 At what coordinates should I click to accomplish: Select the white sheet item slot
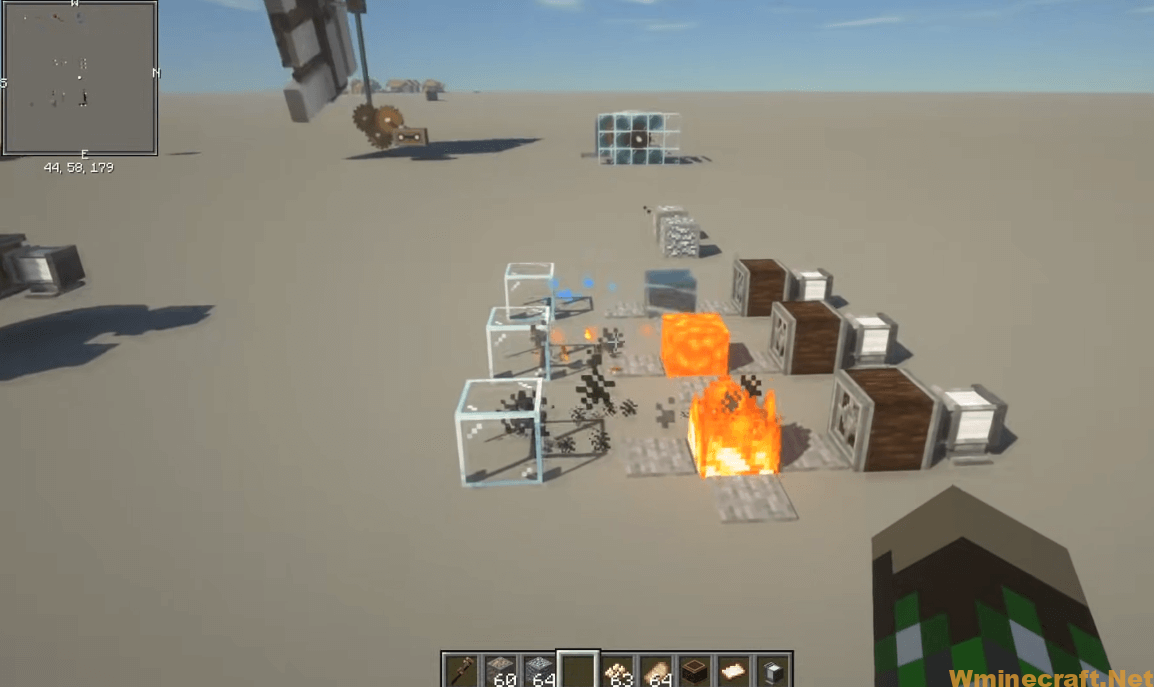point(733,670)
